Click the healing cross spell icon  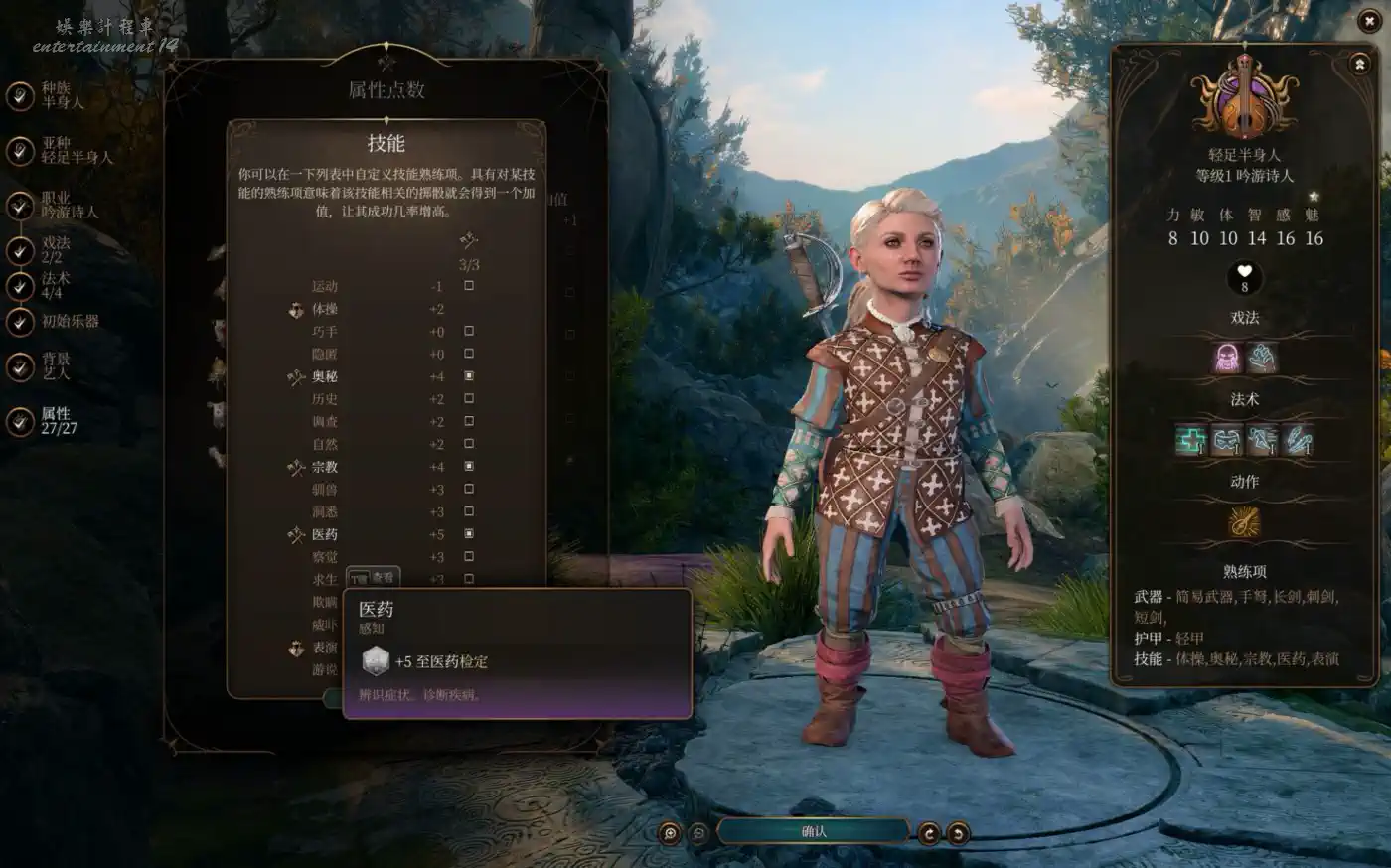1191,439
